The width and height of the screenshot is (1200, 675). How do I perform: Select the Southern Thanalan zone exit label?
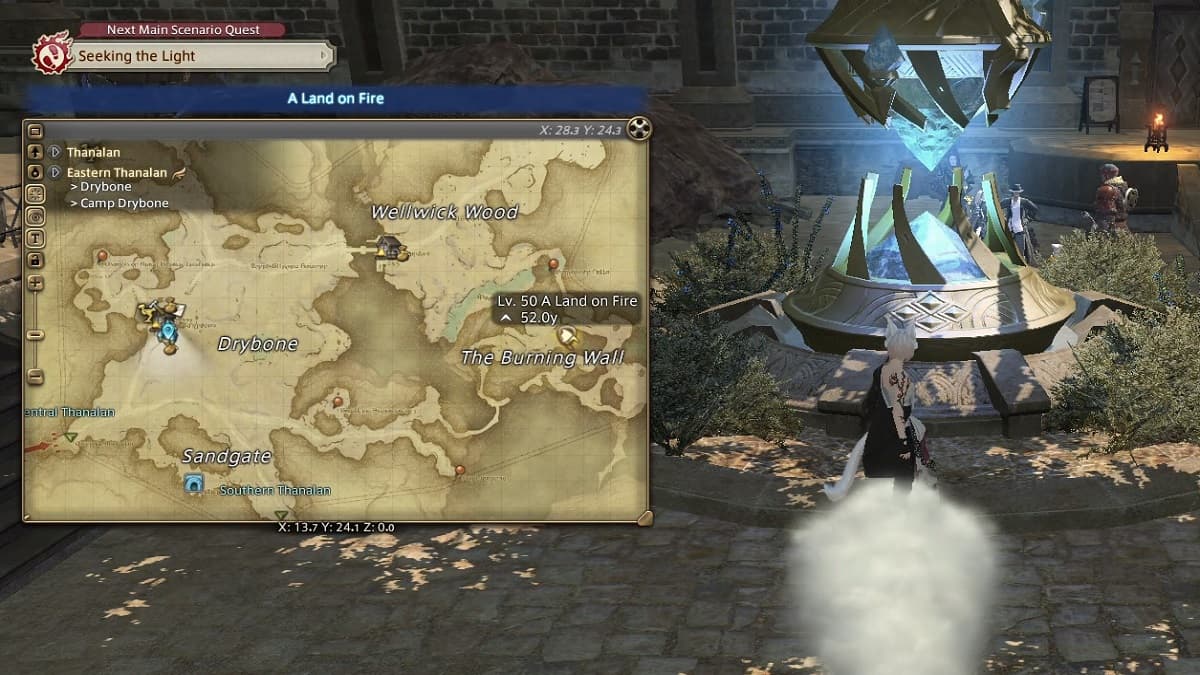[275, 491]
